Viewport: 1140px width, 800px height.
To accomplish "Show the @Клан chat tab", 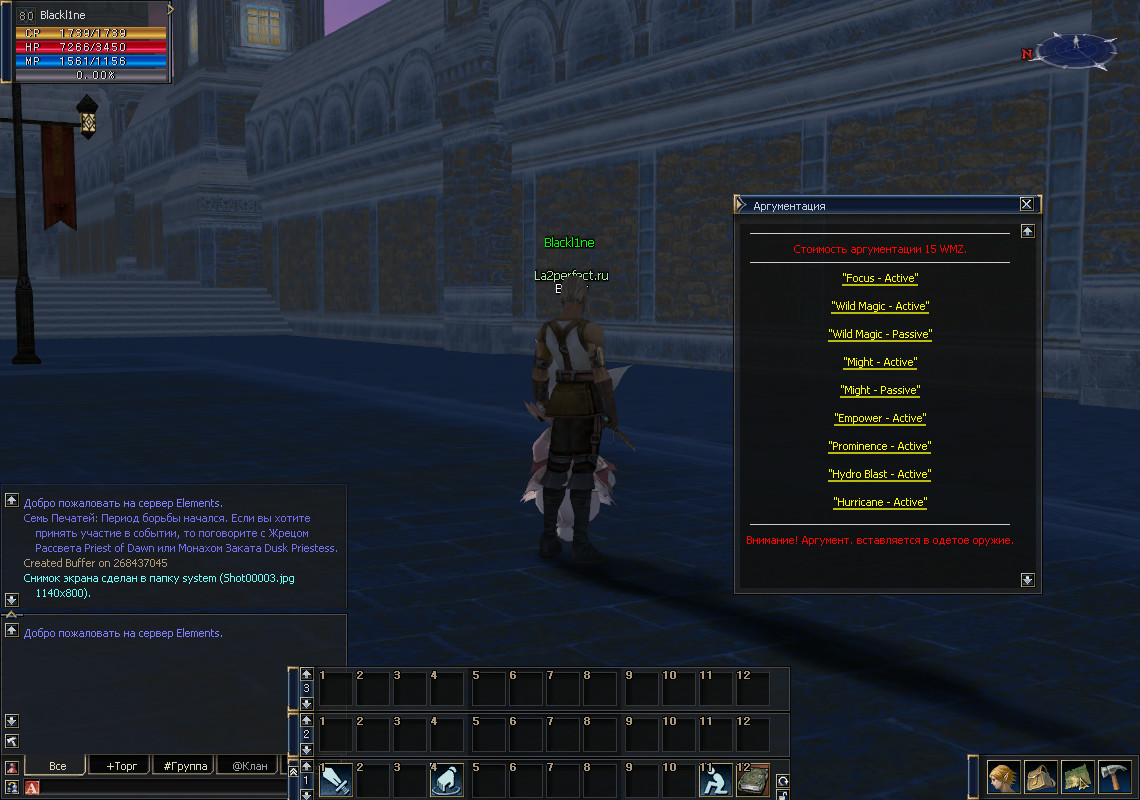I will coord(249,766).
